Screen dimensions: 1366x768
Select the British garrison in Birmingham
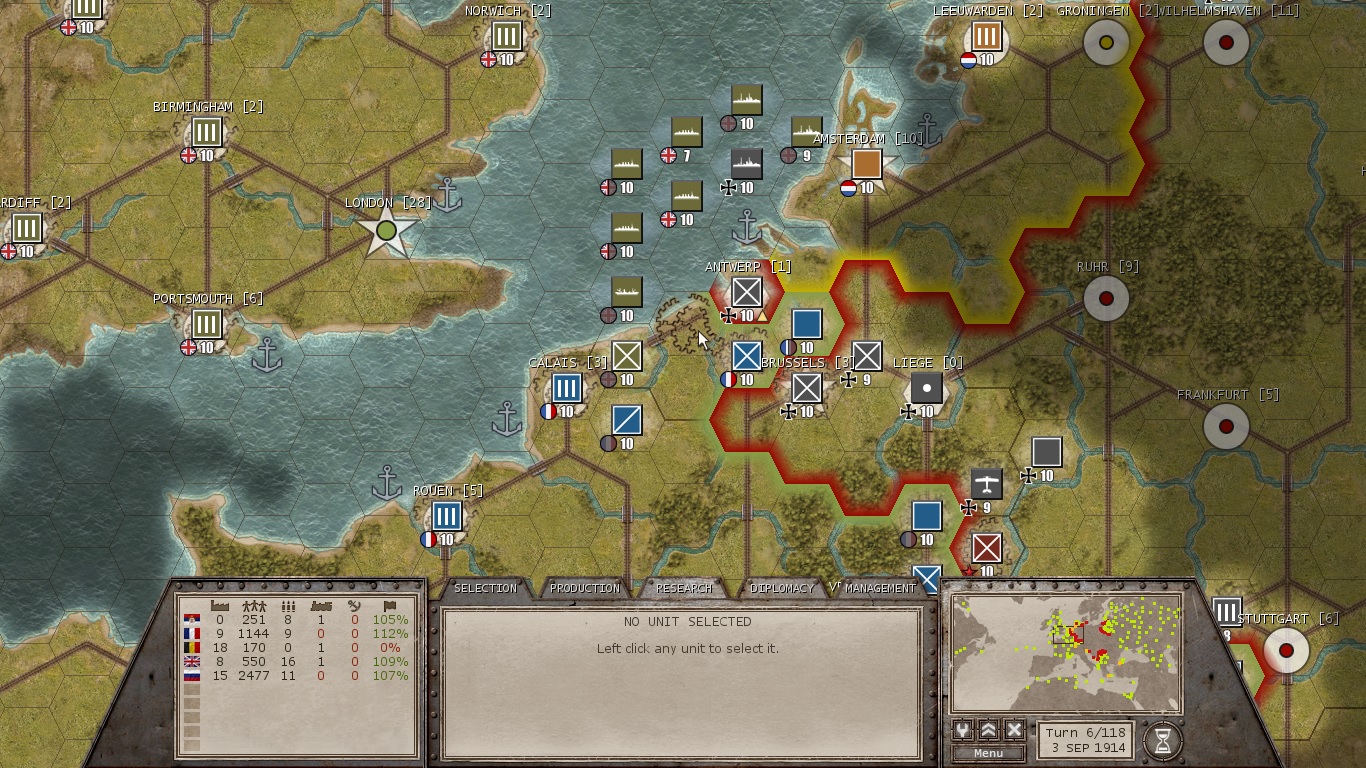tap(207, 132)
